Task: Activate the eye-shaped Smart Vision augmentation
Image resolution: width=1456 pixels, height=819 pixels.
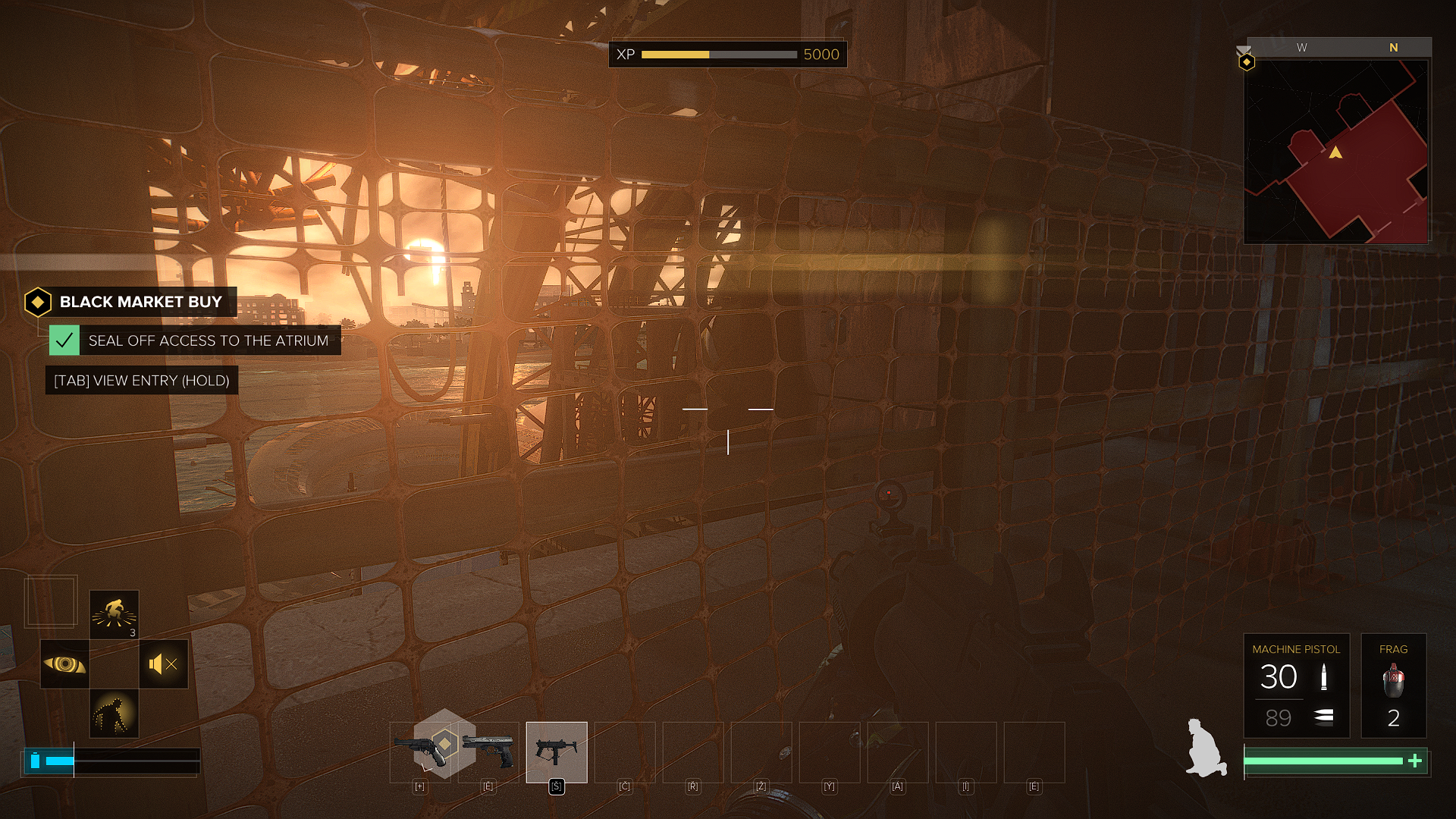Action: (64, 664)
